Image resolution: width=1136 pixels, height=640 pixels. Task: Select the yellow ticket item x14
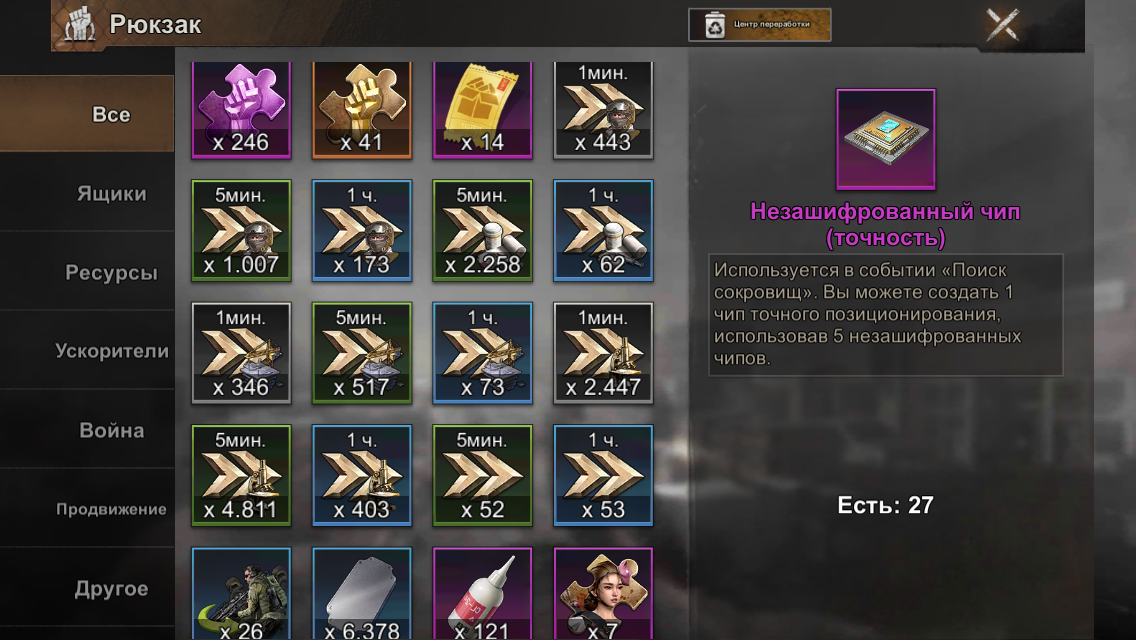tap(482, 110)
